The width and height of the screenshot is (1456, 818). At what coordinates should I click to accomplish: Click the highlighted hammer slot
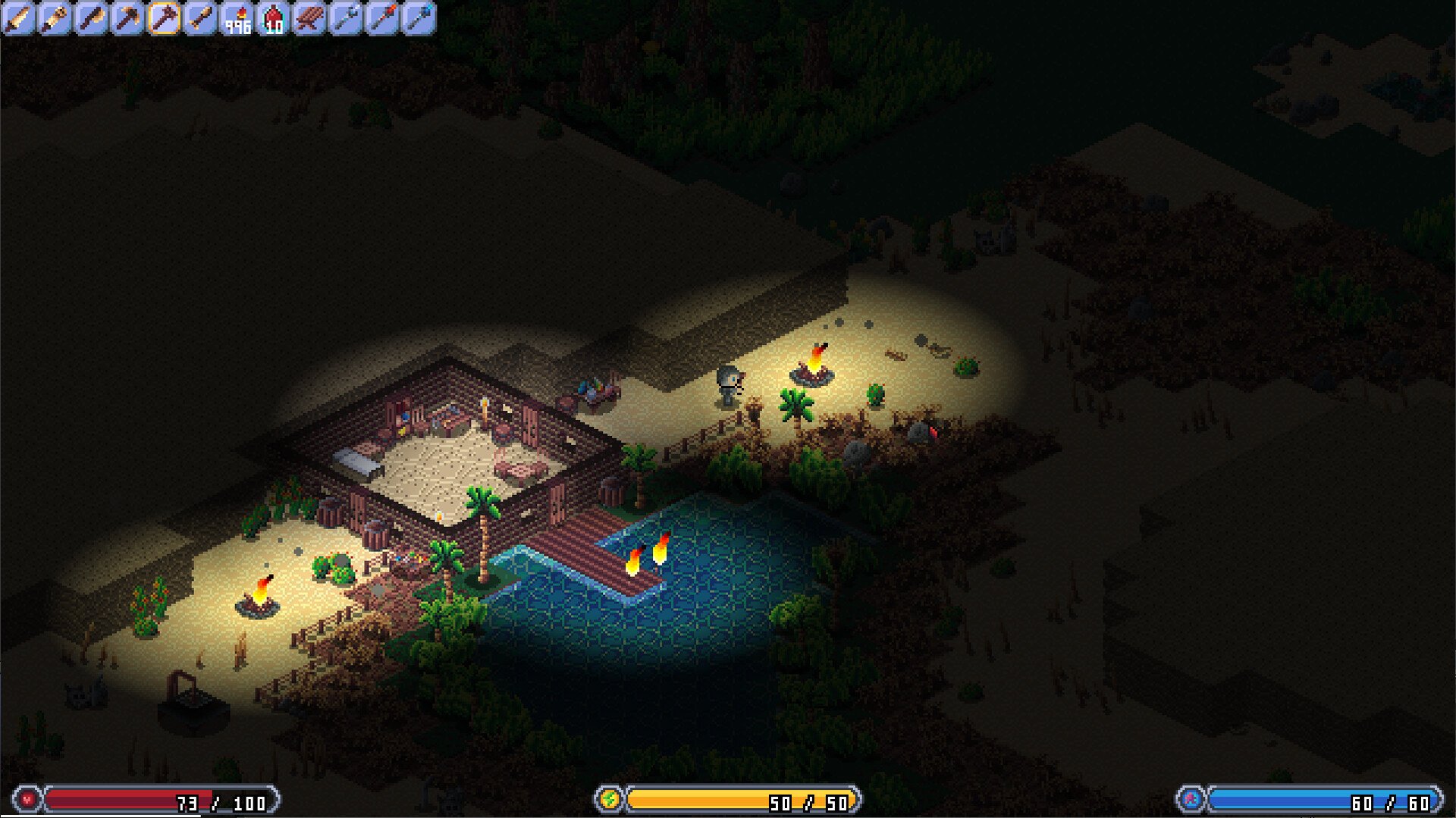(x=164, y=18)
